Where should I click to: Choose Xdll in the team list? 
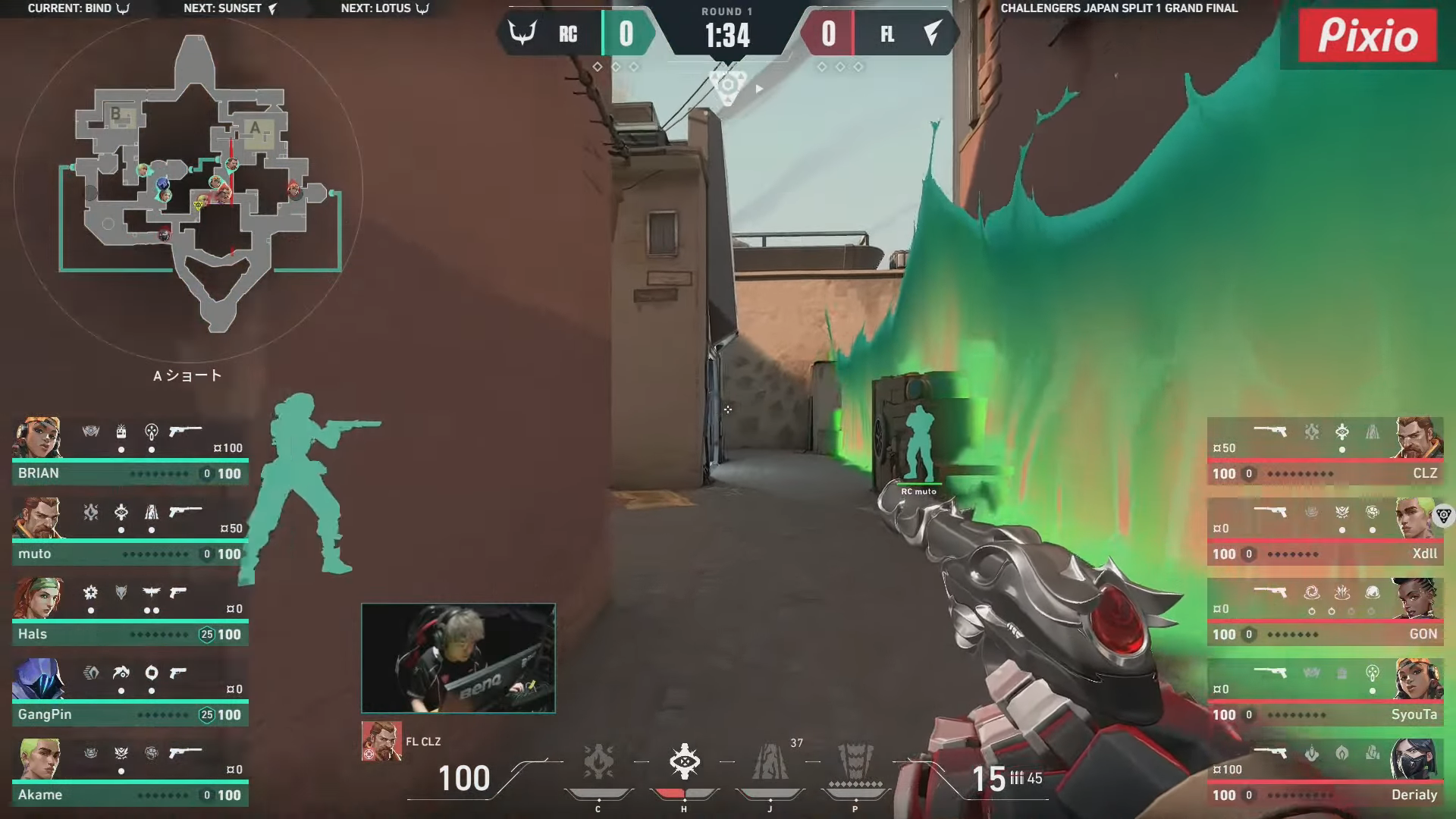(1324, 532)
